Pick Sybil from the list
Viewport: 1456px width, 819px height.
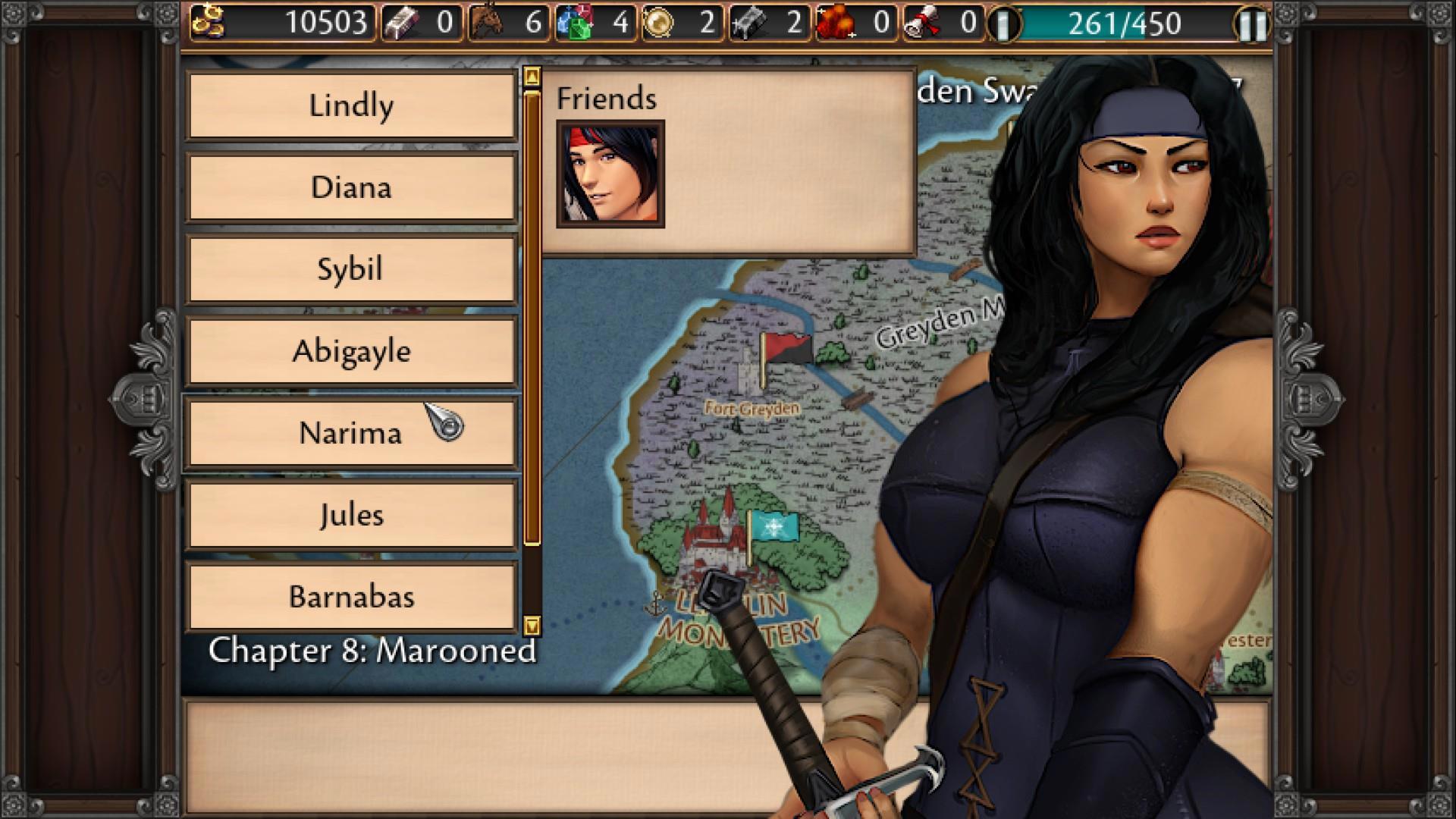[351, 269]
